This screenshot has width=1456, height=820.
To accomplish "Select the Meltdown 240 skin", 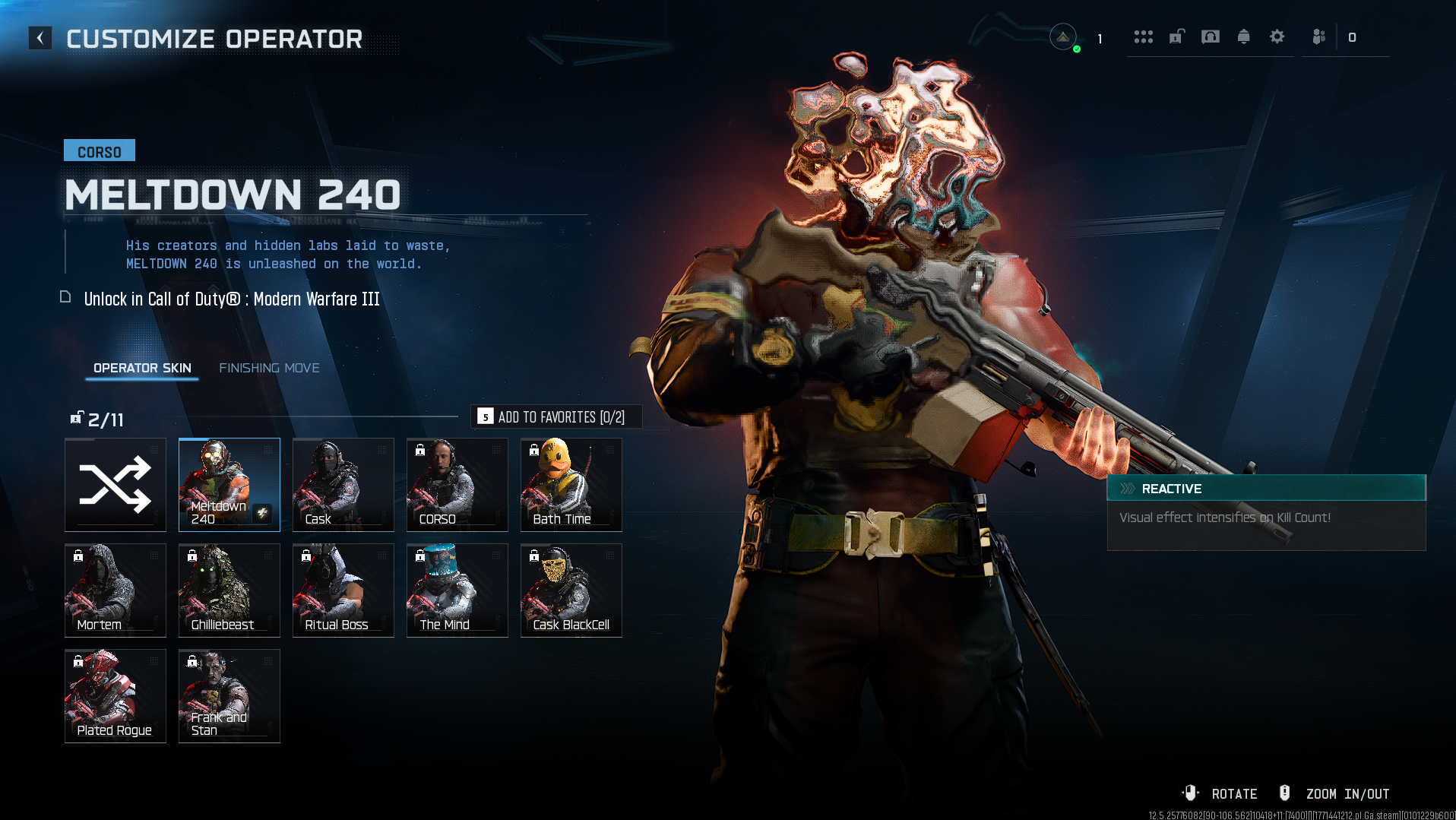I will tap(229, 485).
